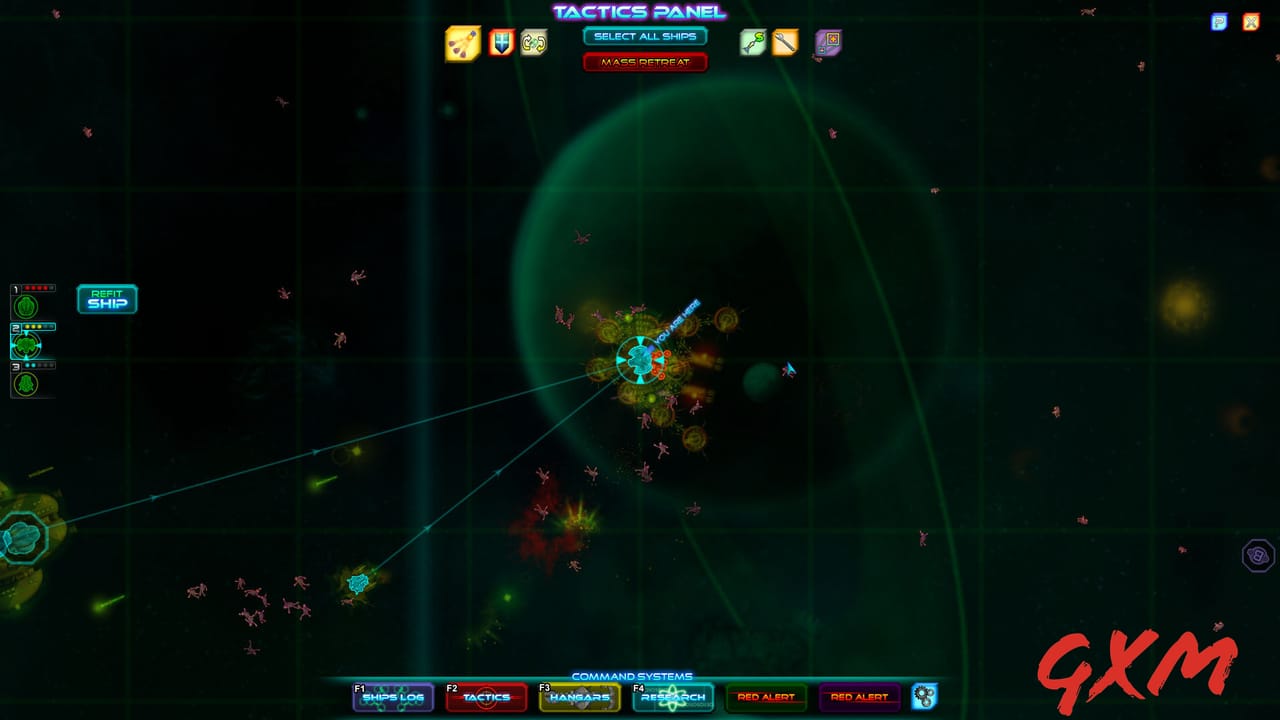The image size is (1280, 720).
Task: Open the Tactics panel via F2 button
Action: coord(485,699)
